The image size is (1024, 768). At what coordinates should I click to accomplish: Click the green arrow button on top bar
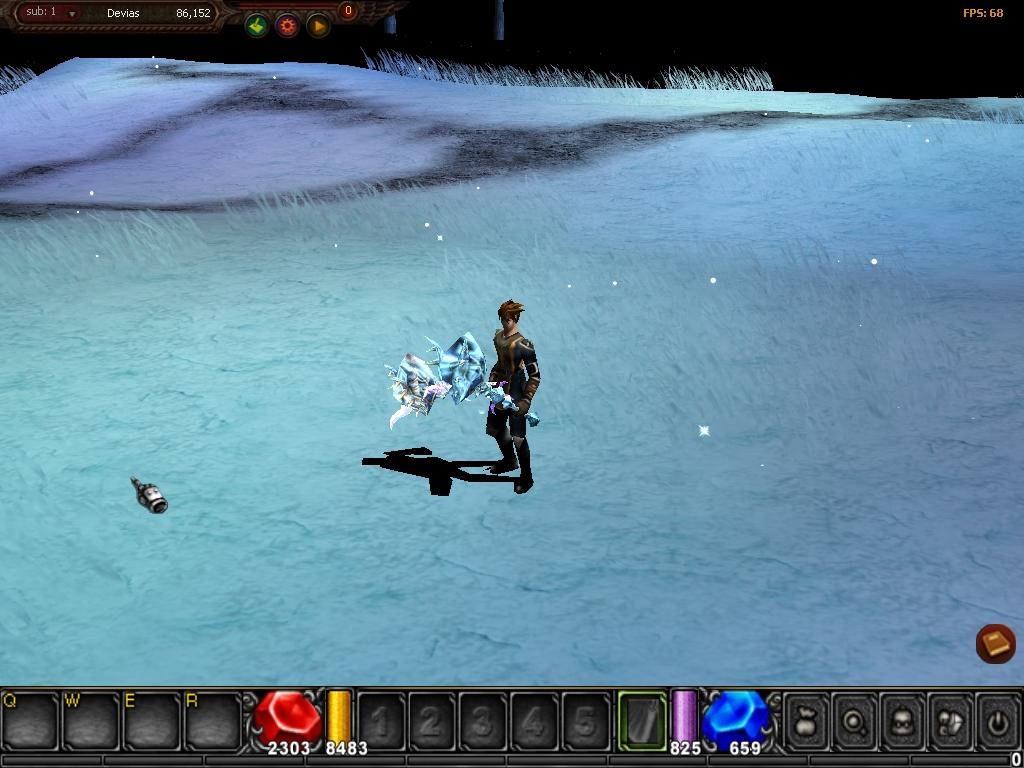tap(257, 26)
